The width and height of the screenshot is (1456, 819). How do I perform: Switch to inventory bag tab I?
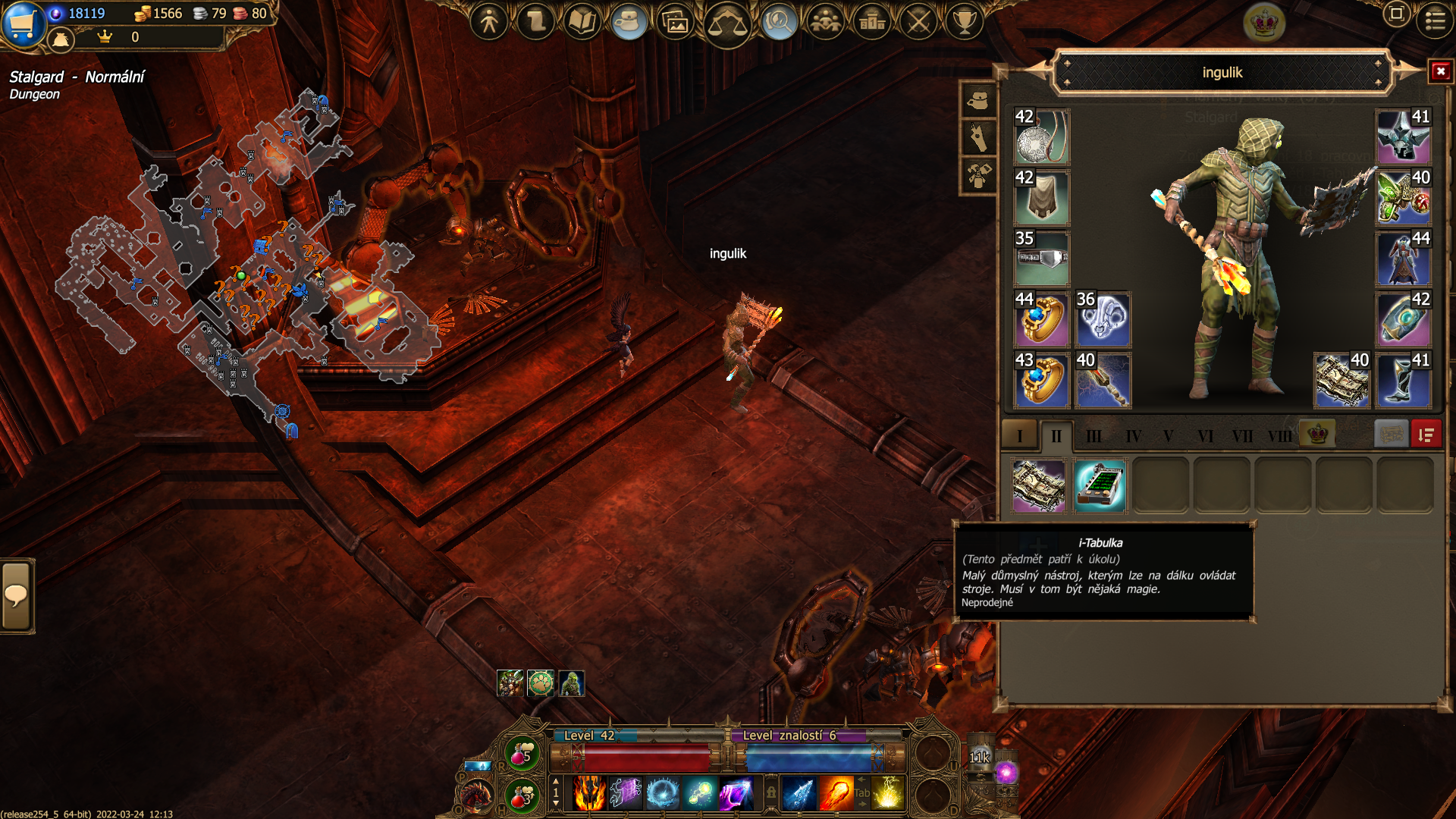coord(1019,435)
